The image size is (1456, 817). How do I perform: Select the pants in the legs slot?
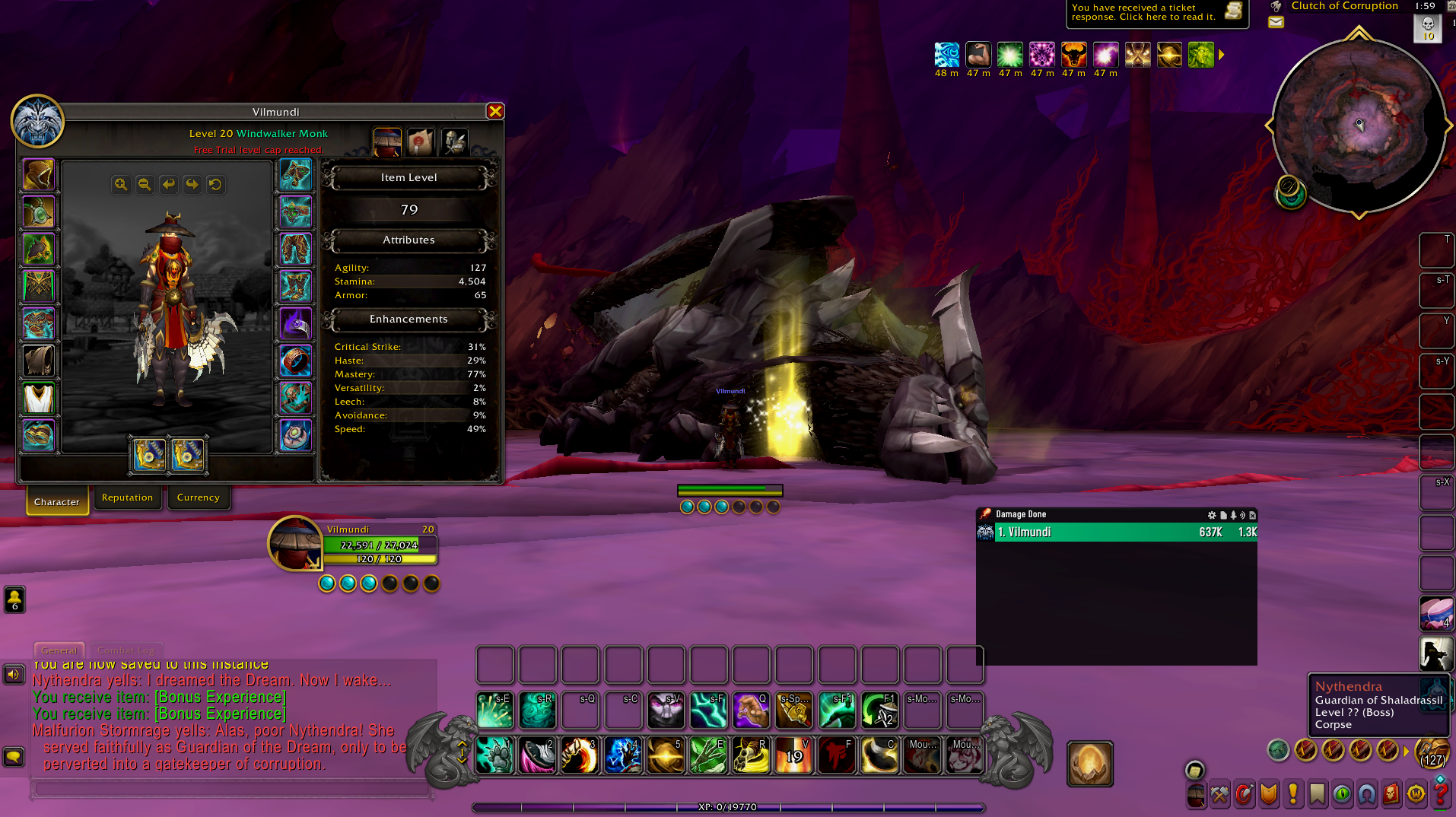[x=295, y=250]
